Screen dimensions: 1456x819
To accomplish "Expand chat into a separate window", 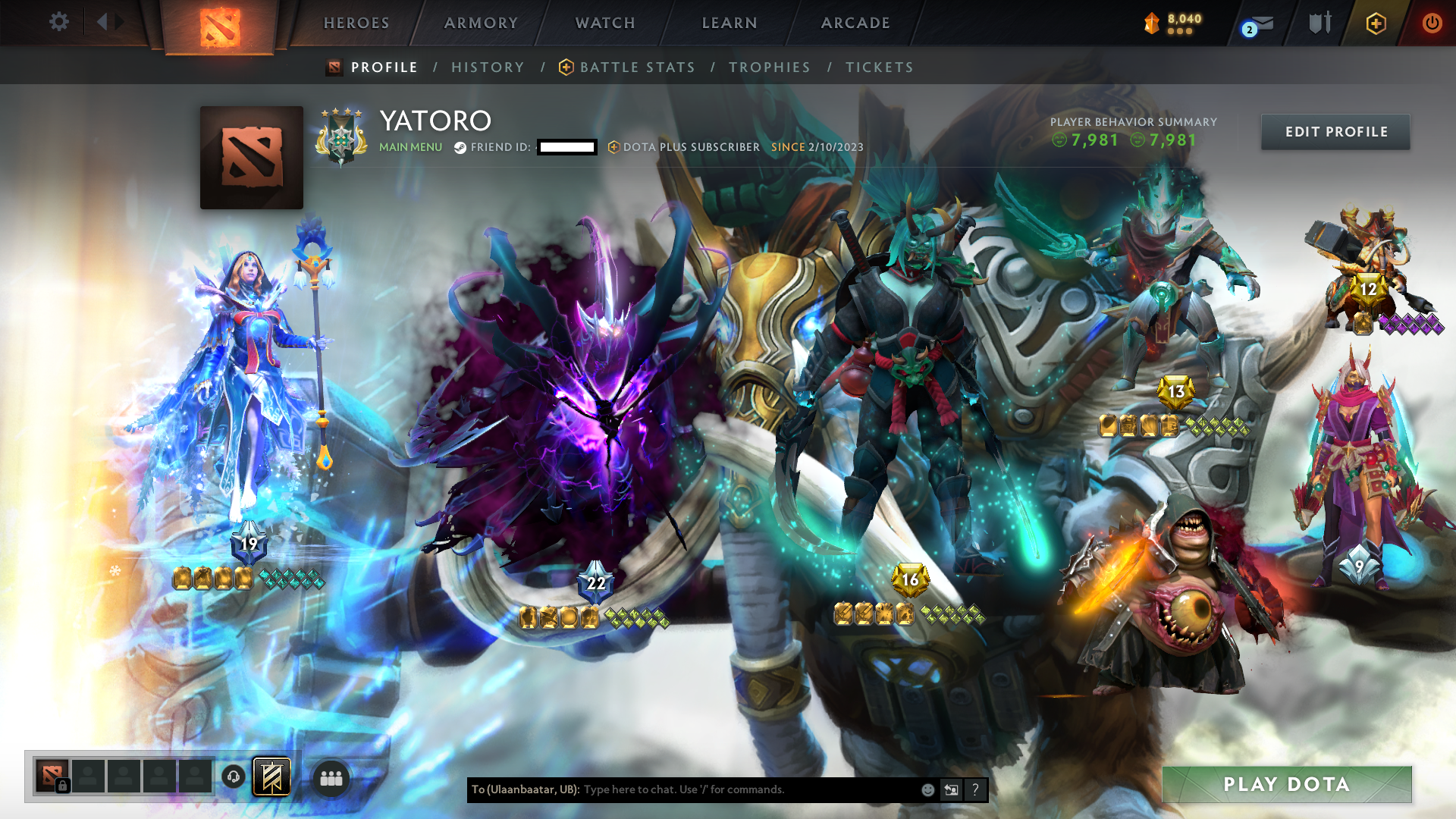I will click(x=951, y=789).
